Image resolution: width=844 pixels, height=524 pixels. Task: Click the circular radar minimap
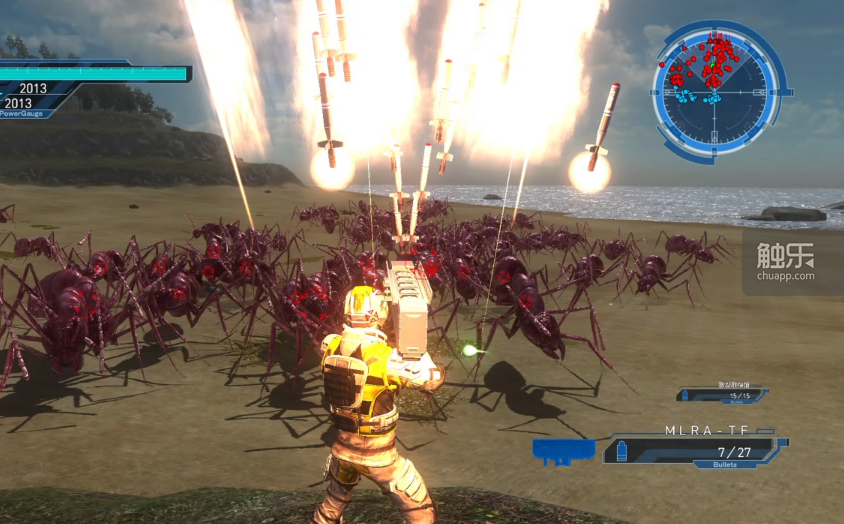718,90
